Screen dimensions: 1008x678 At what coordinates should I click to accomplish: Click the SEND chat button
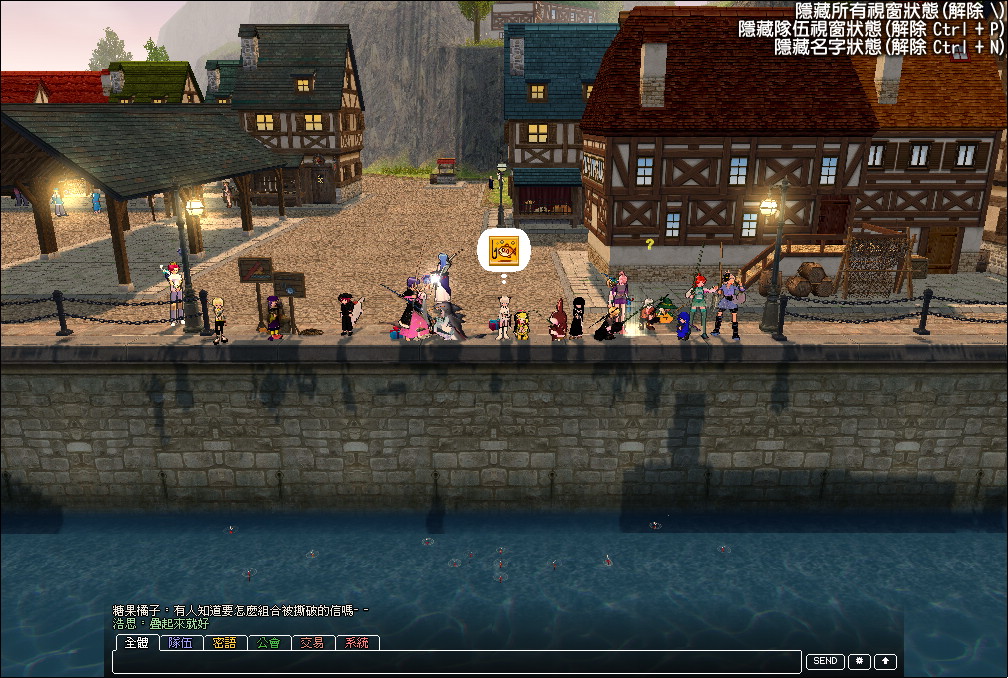(x=825, y=661)
